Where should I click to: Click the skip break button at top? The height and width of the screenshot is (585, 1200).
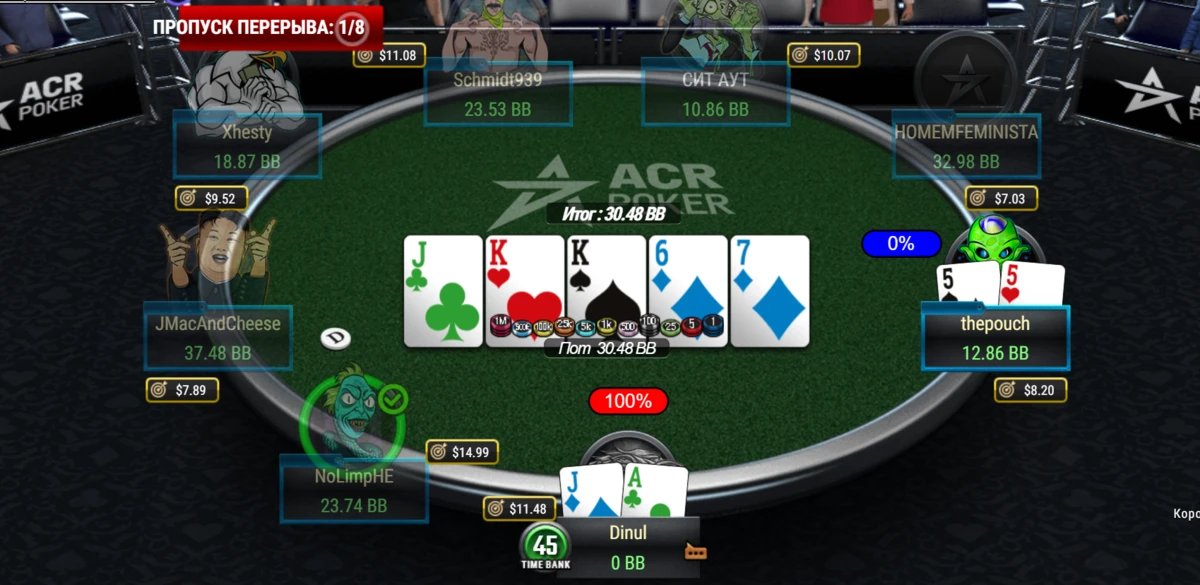[x=260, y=27]
